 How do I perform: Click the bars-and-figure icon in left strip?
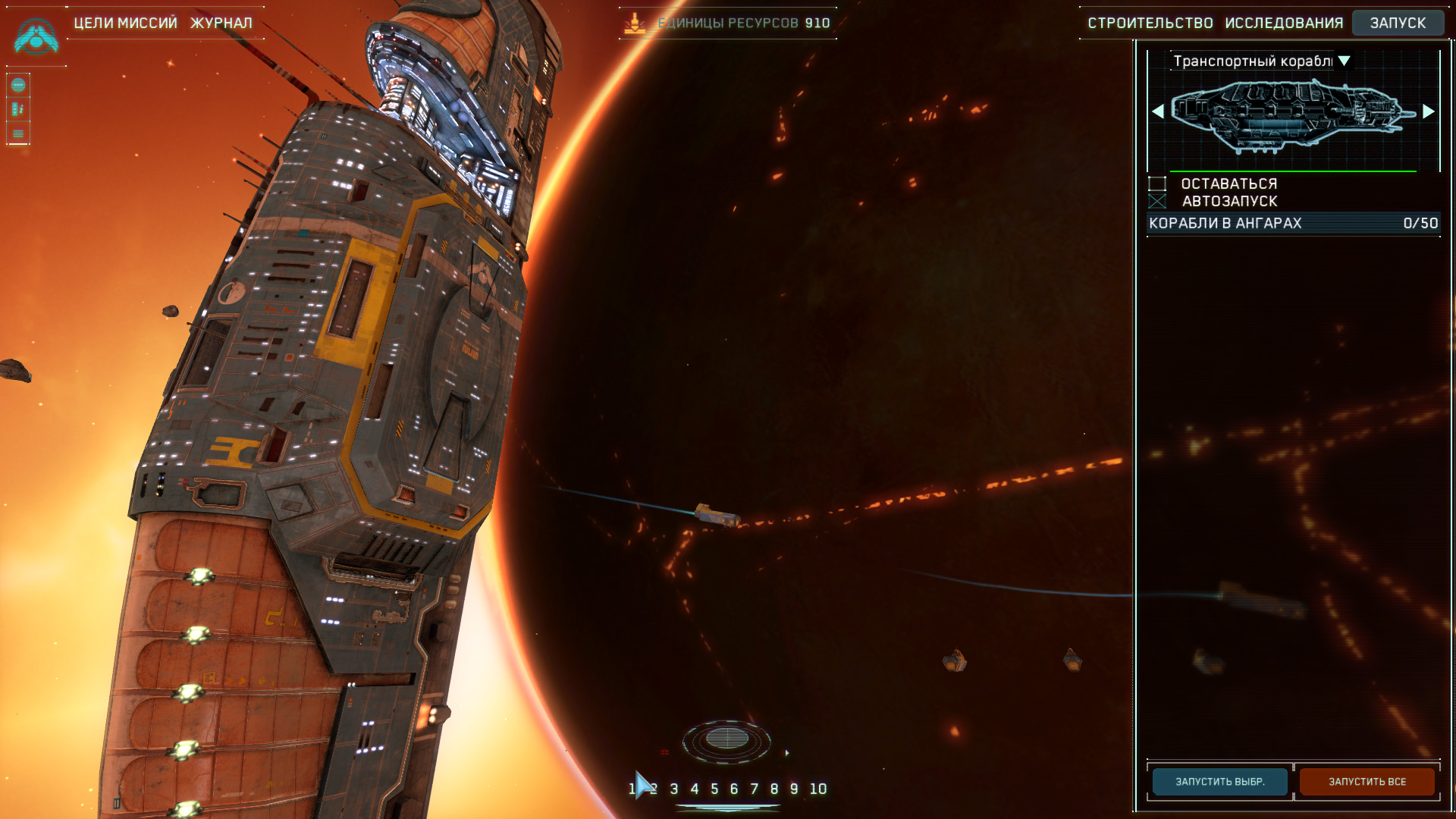(18, 110)
